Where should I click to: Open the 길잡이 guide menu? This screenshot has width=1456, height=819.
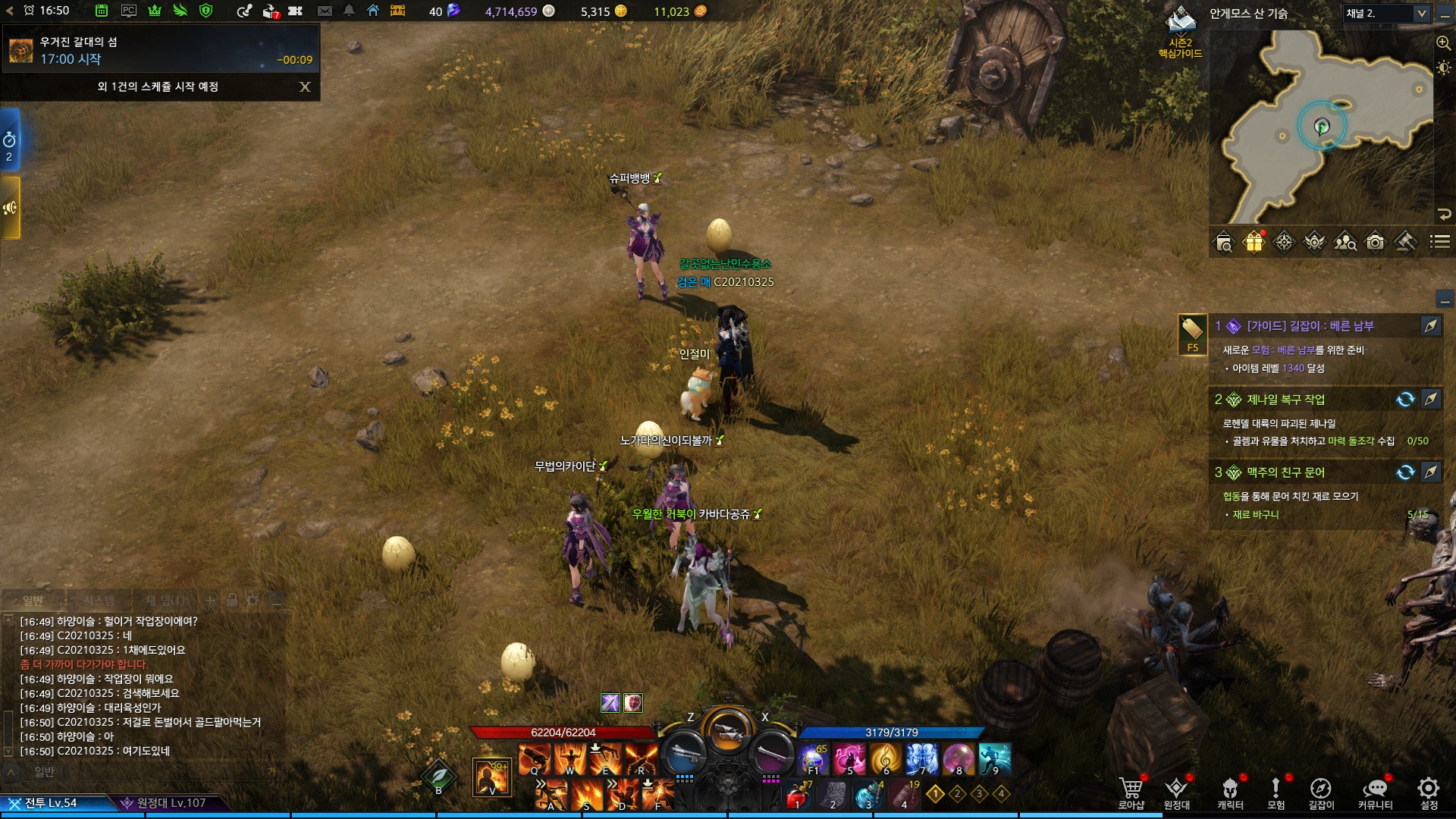(1320, 792)
